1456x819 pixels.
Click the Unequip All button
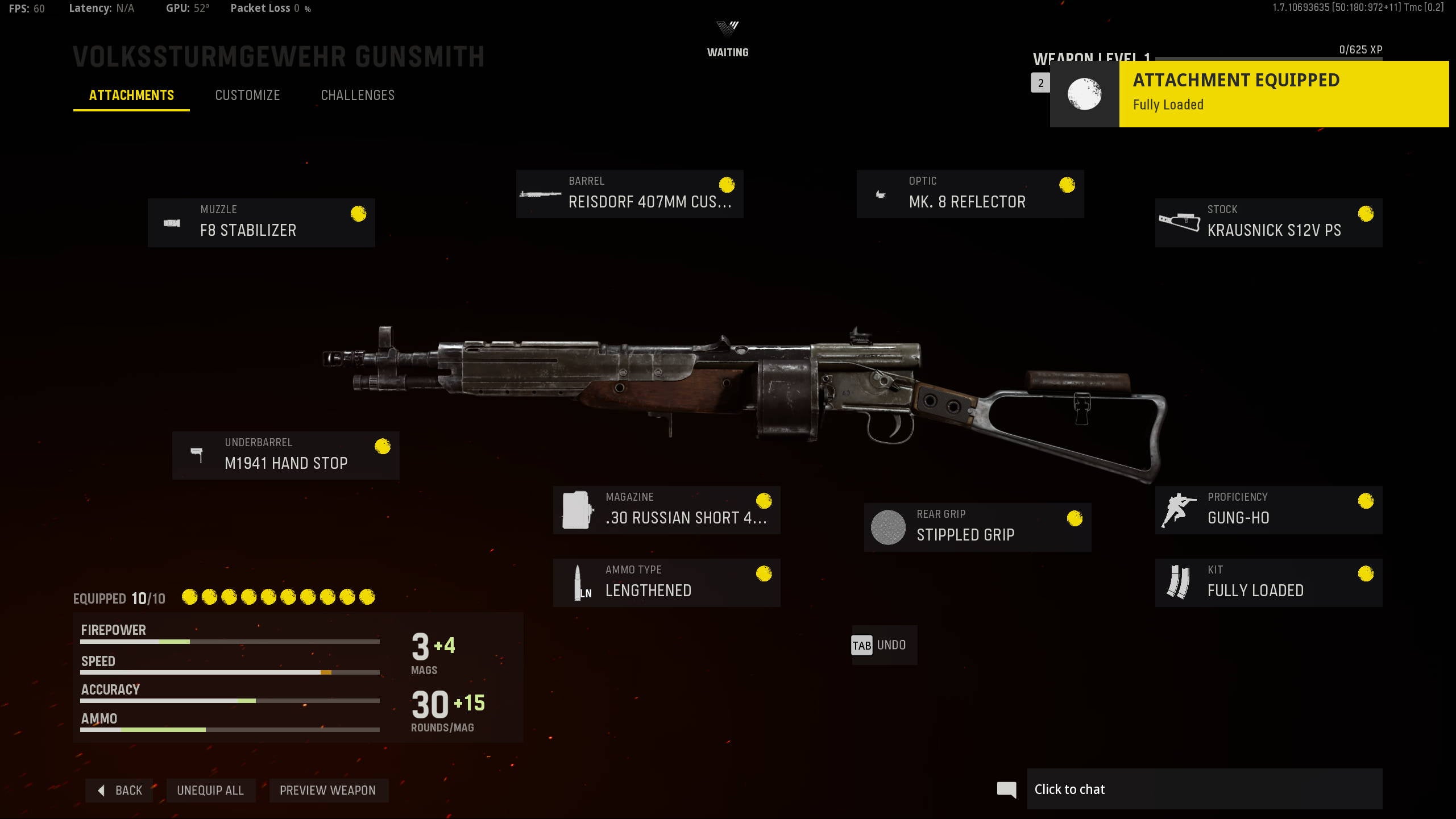click(210, 790)
